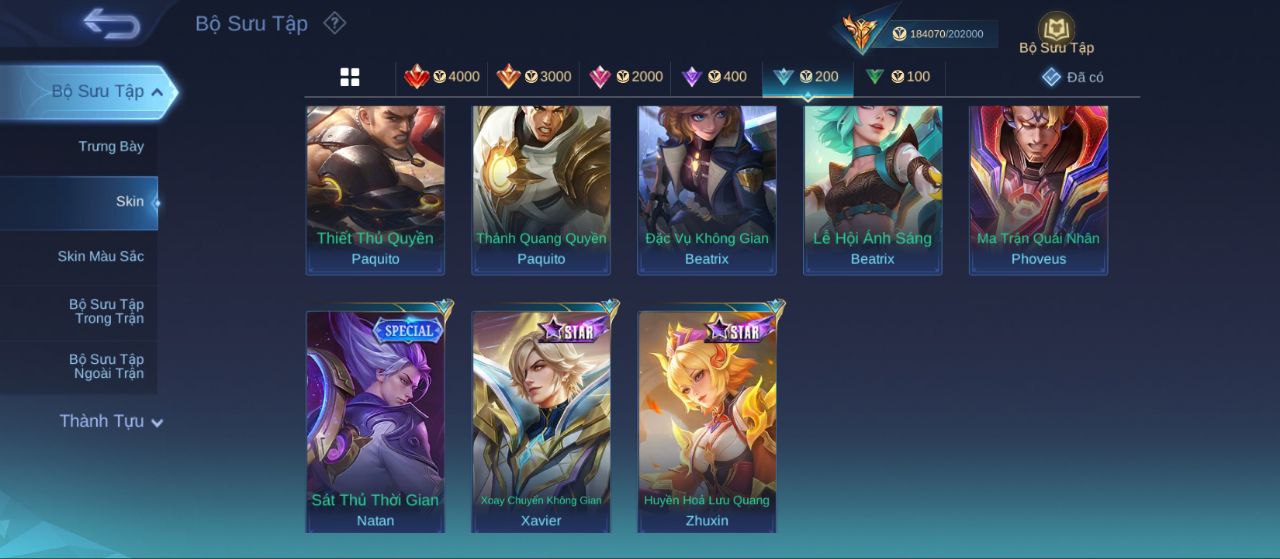This screenshot has height=559, width=1280.
Task: Switch to the 2000 points tier tab
Action: (626, 77)
